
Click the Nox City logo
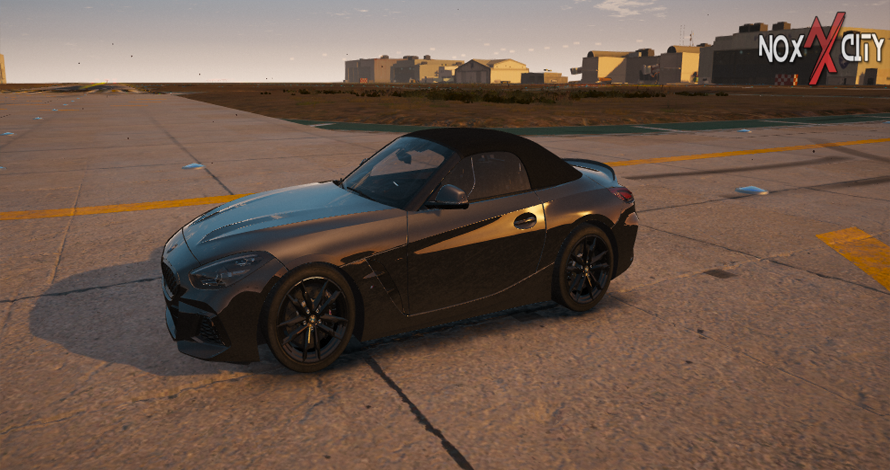821,47
